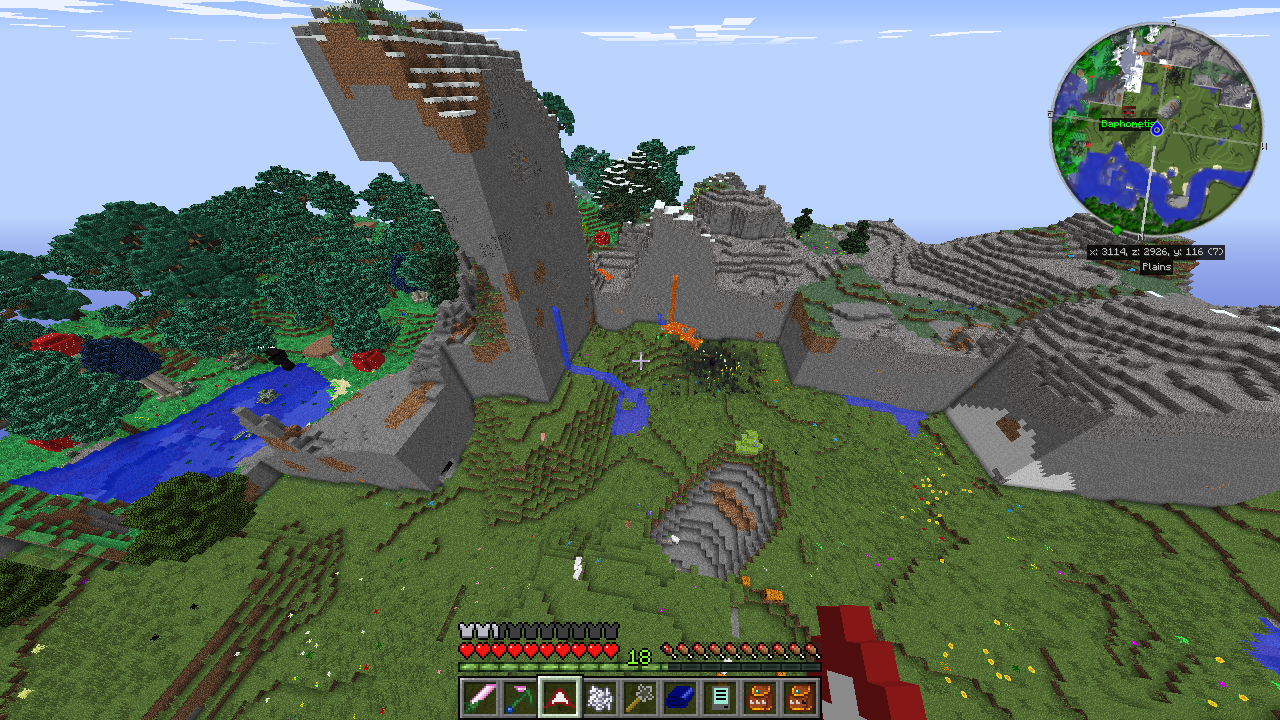This screenshot has width=1280, height=720.
Task: Select the pink pickaxe hotbar slot
Action: click(519, 697)
